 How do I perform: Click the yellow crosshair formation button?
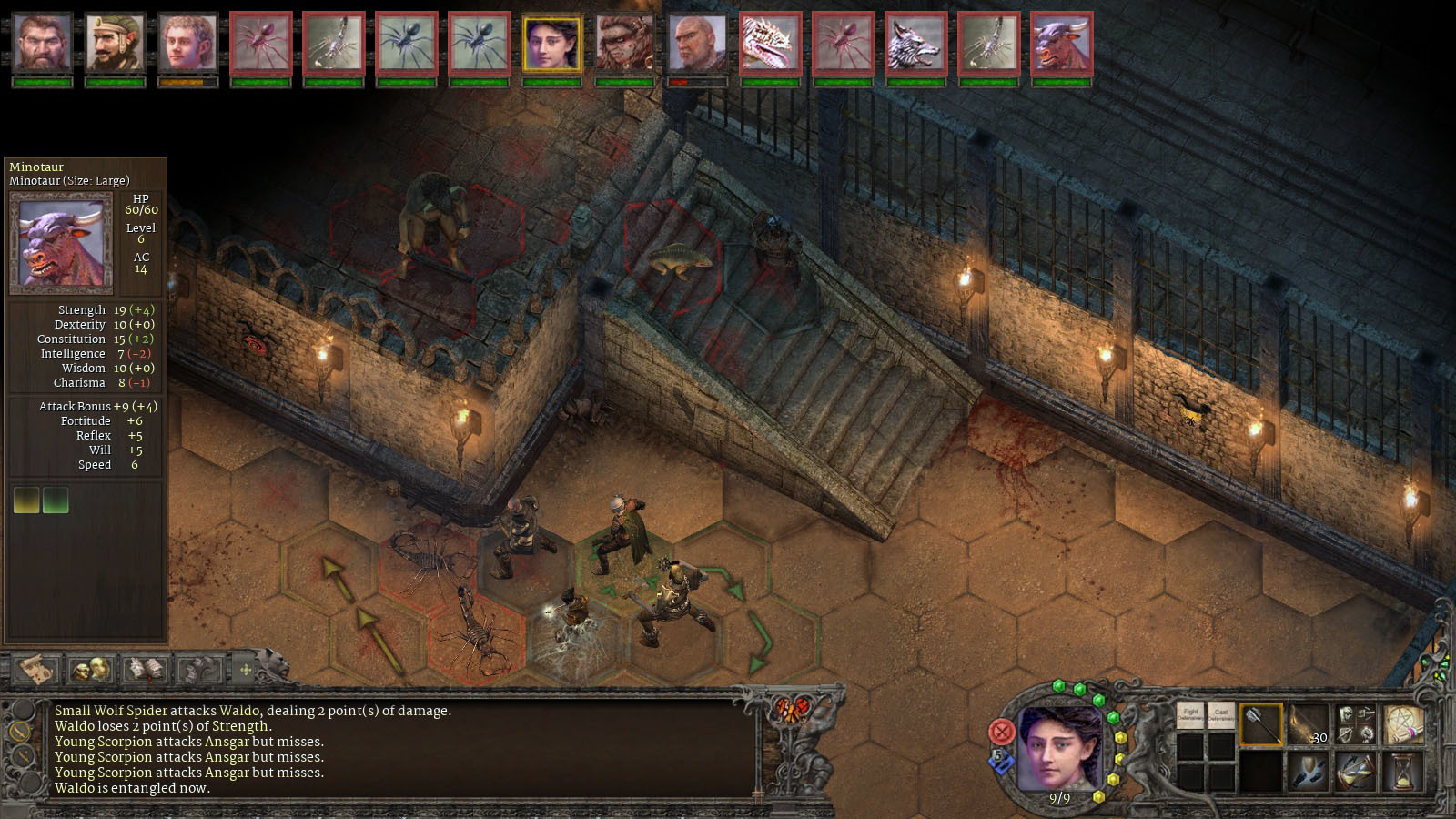coord(245,671)
